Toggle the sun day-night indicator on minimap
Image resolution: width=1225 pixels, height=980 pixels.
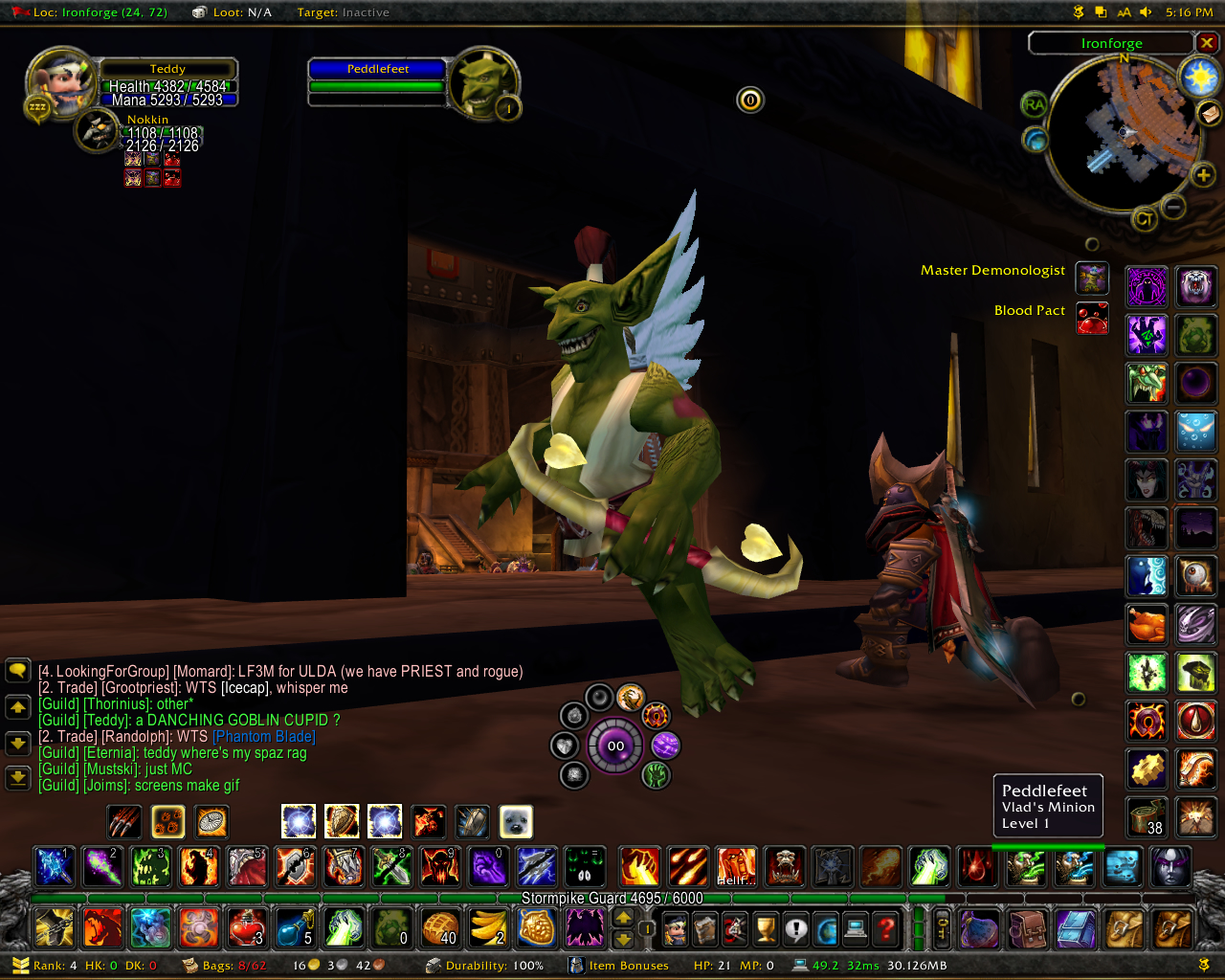(x=1198, y=78)
